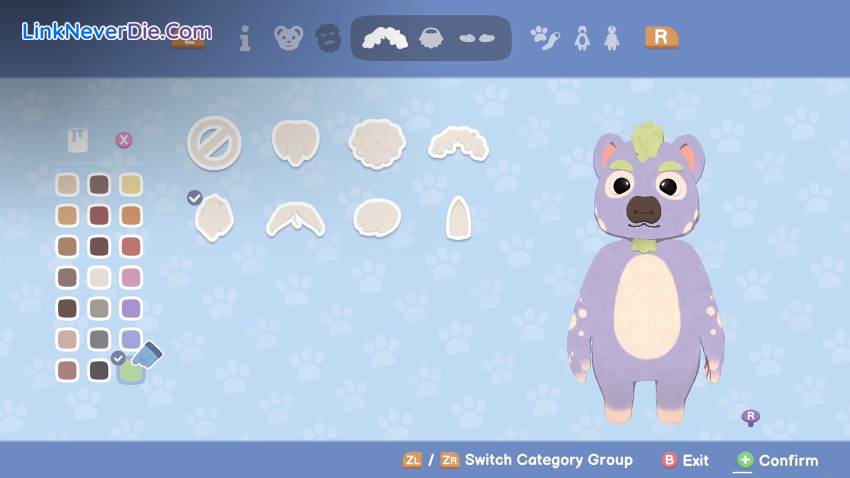
Task: Confirm the character customization
Action: [777, 460]
